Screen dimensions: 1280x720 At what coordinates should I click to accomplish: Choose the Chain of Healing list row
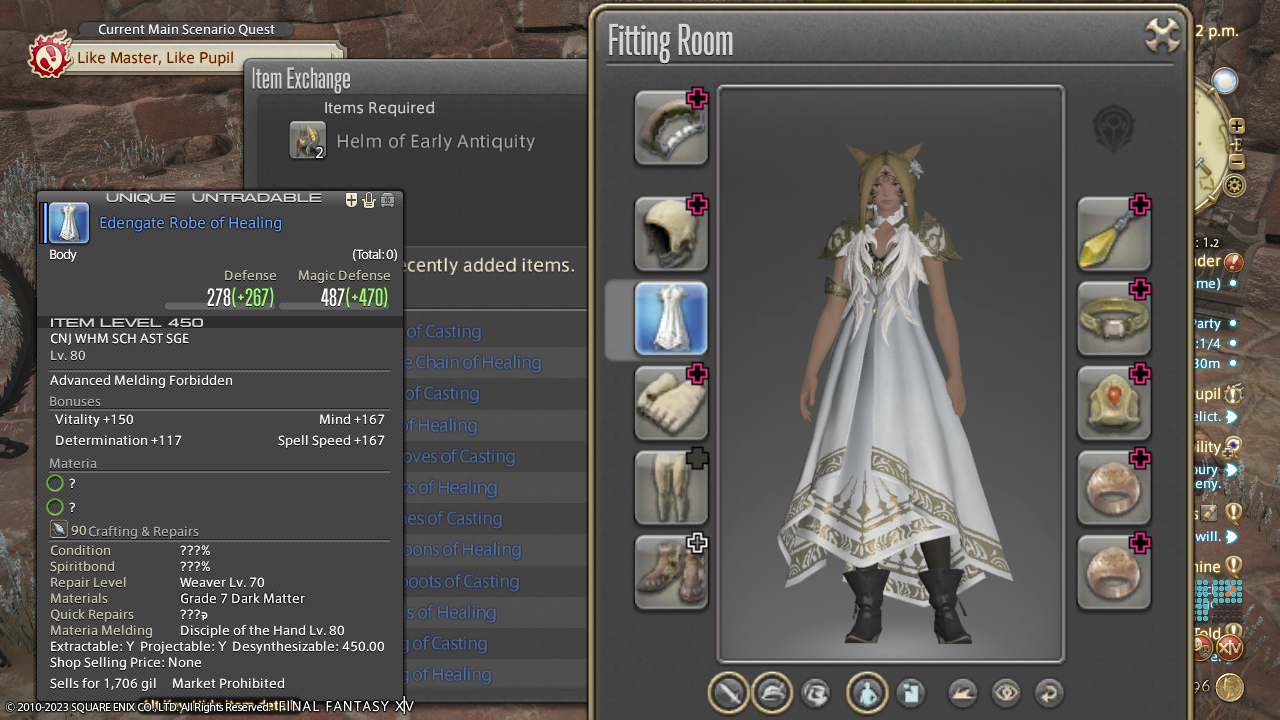pyautogui.click(x=476, y=362)
